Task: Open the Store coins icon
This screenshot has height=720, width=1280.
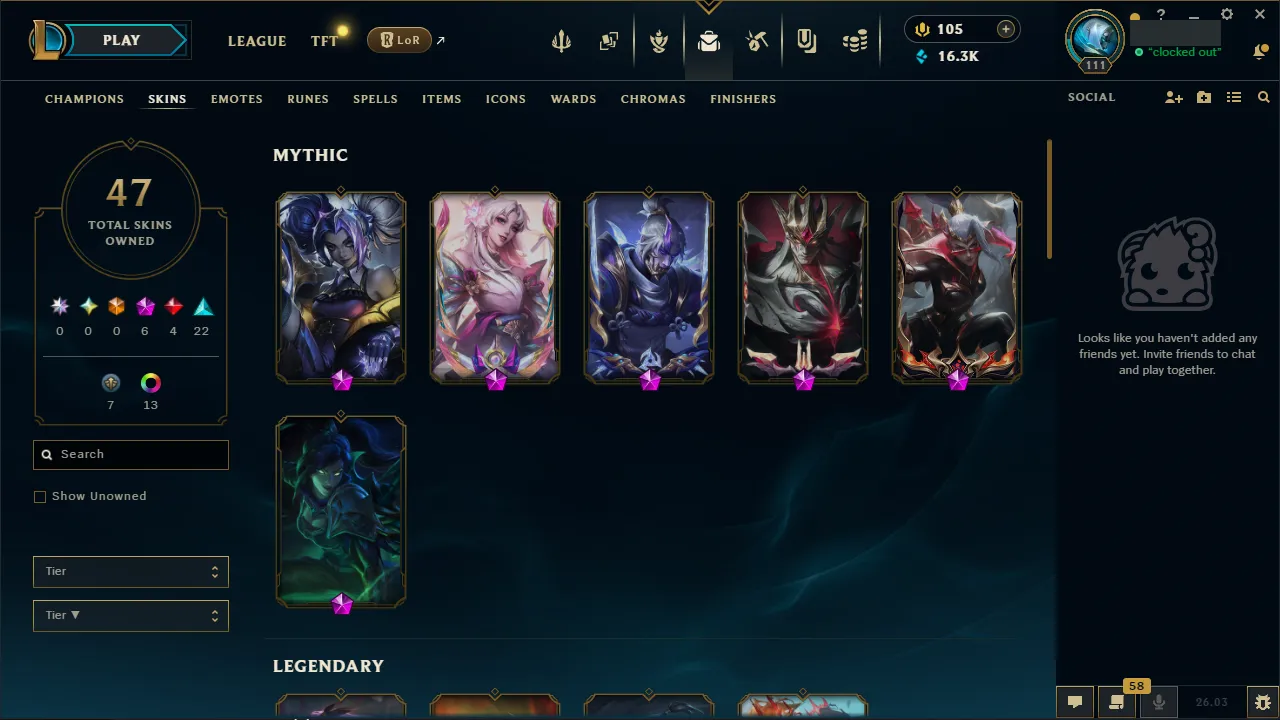Action: pyautogui.click(x=855, y=41)
